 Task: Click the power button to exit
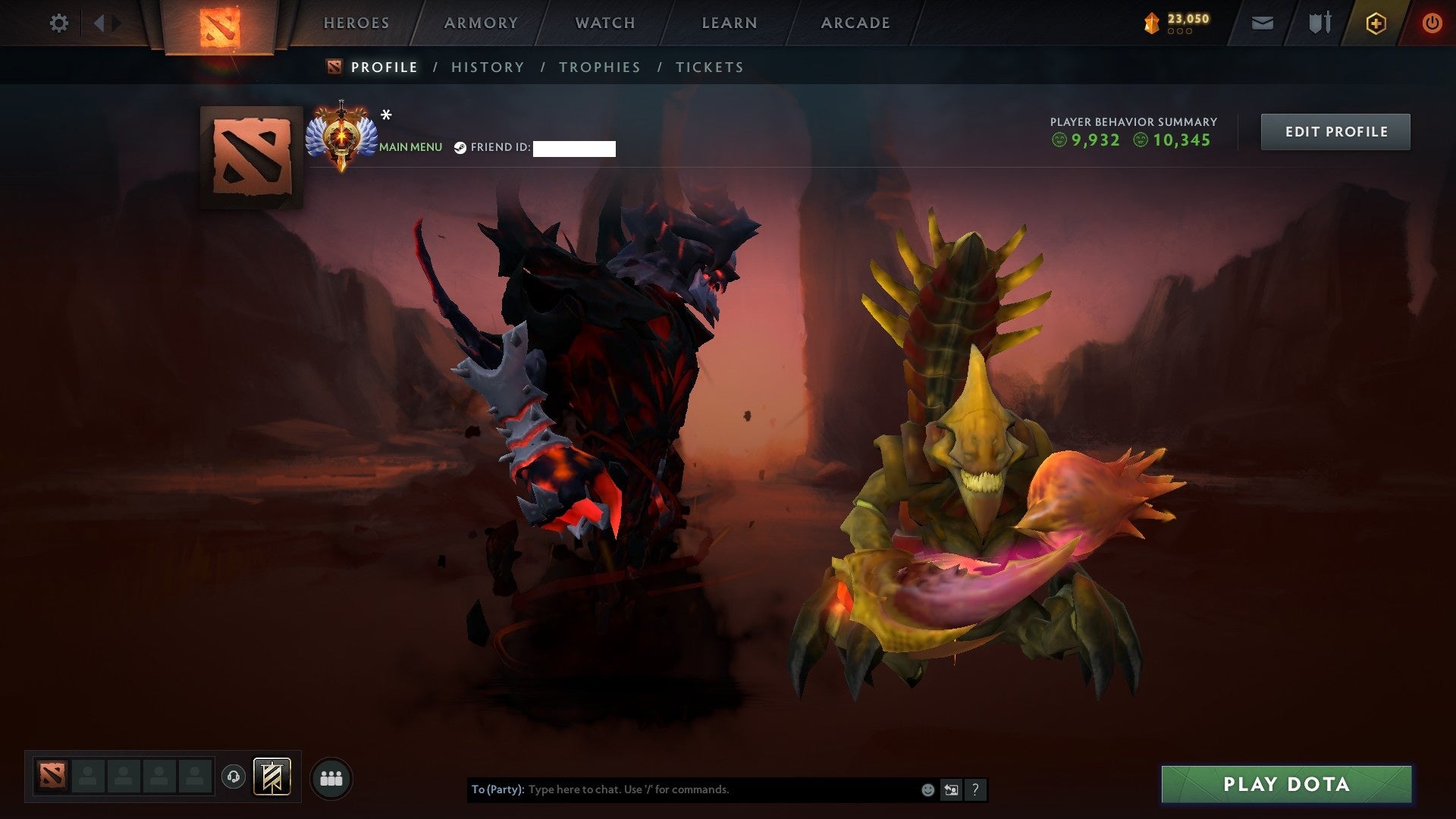1432,24
